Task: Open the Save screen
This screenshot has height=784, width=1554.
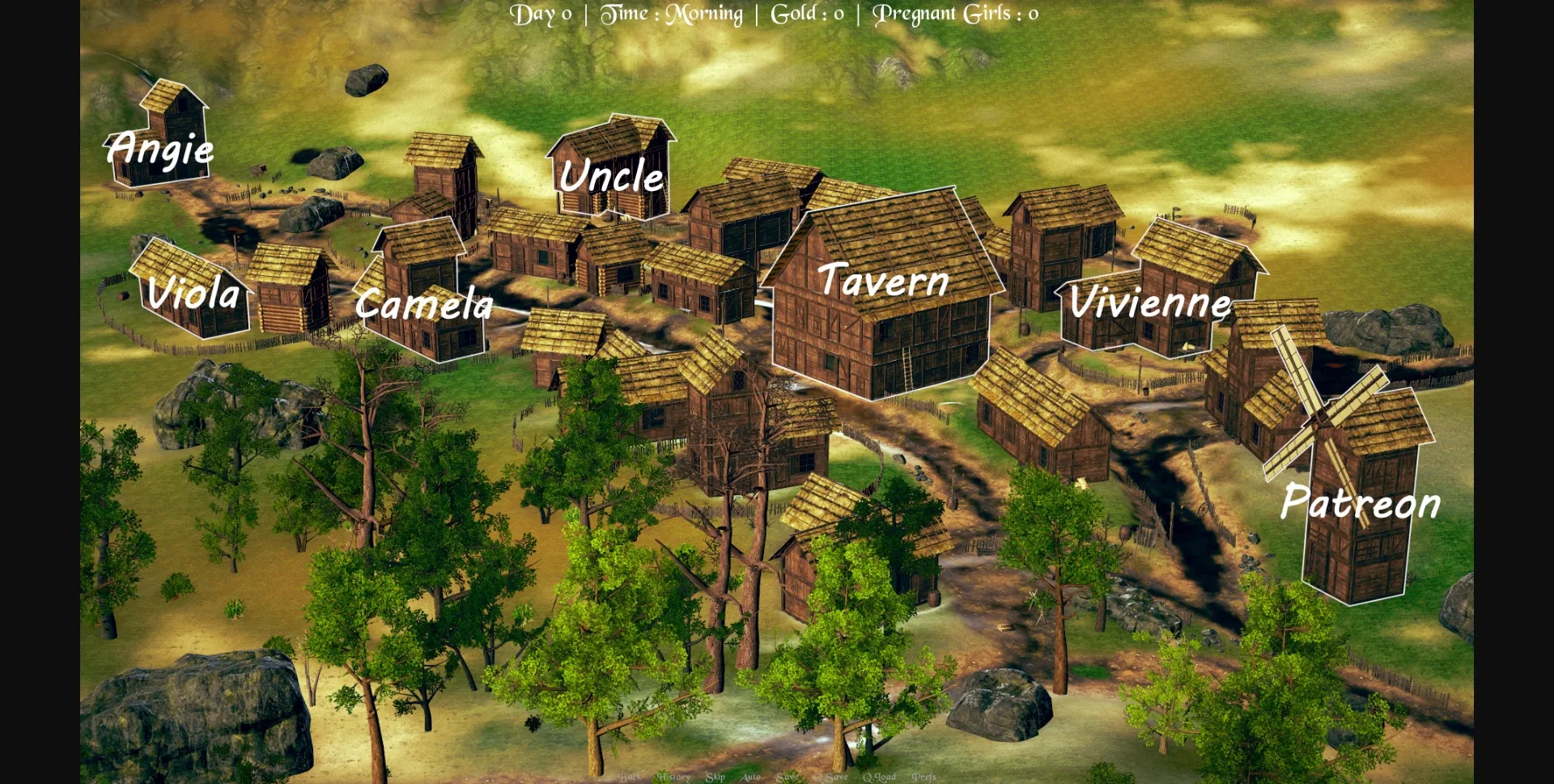Action: [787, 778]
